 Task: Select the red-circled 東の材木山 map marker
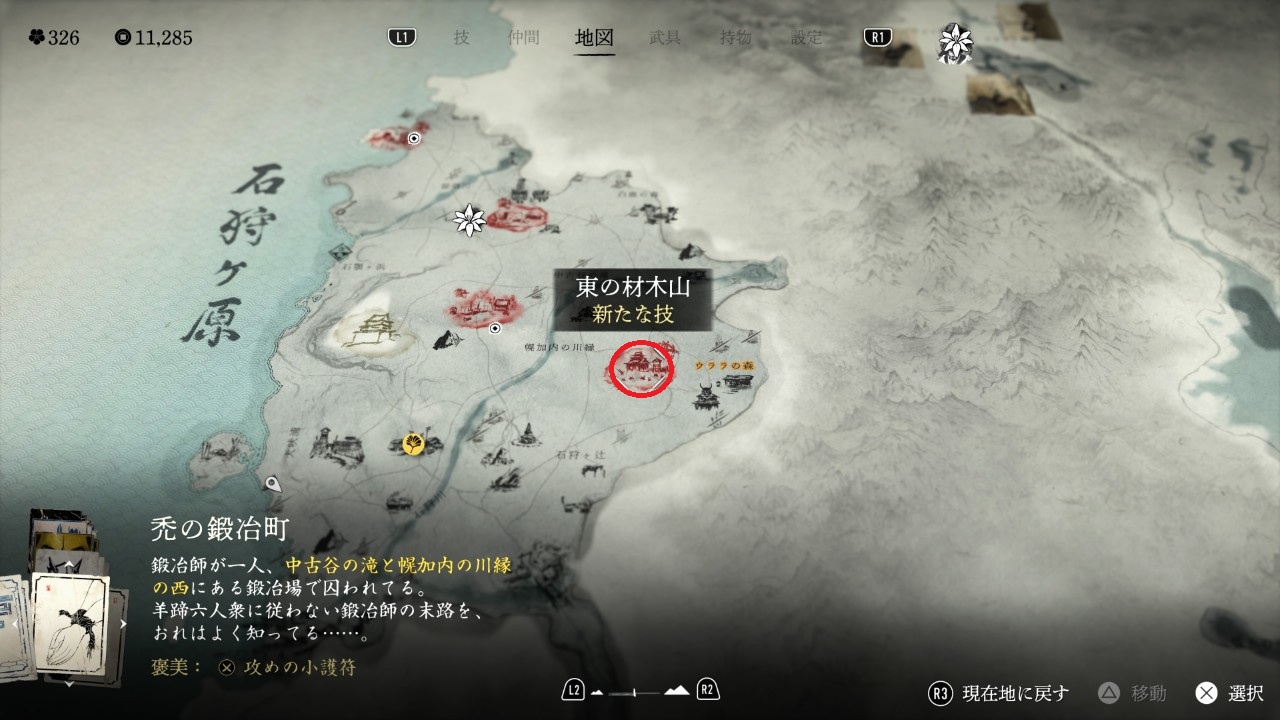[x=641, y=369]
